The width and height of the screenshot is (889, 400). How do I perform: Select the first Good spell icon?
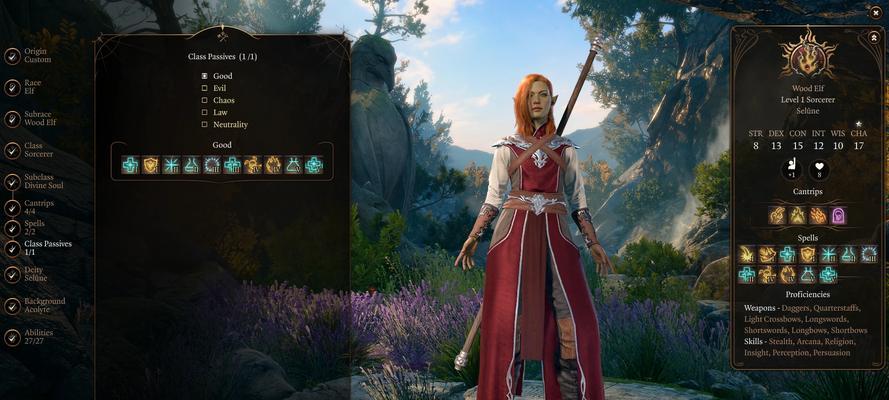130,165
